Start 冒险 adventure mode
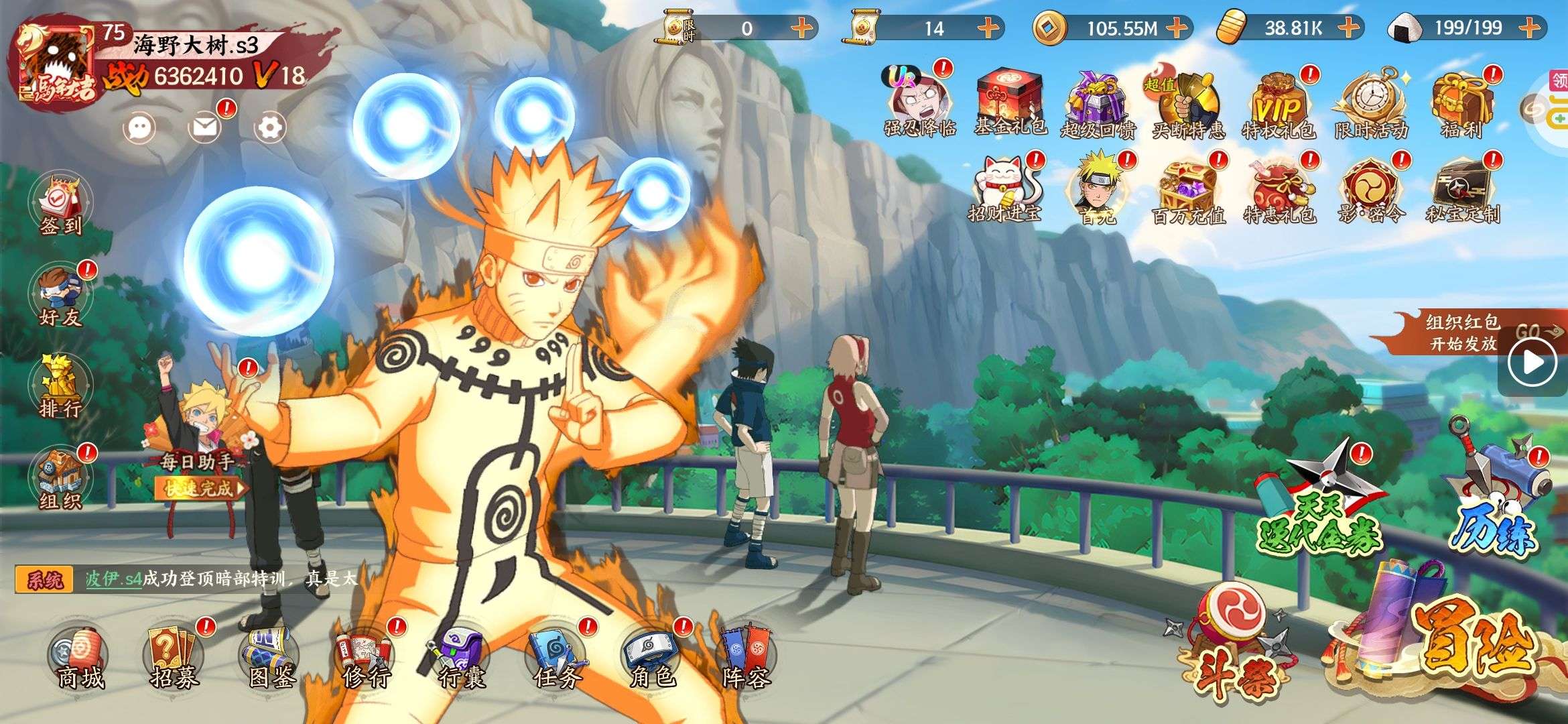This screenshot has height=724, width=1568. coord(1461,644)
